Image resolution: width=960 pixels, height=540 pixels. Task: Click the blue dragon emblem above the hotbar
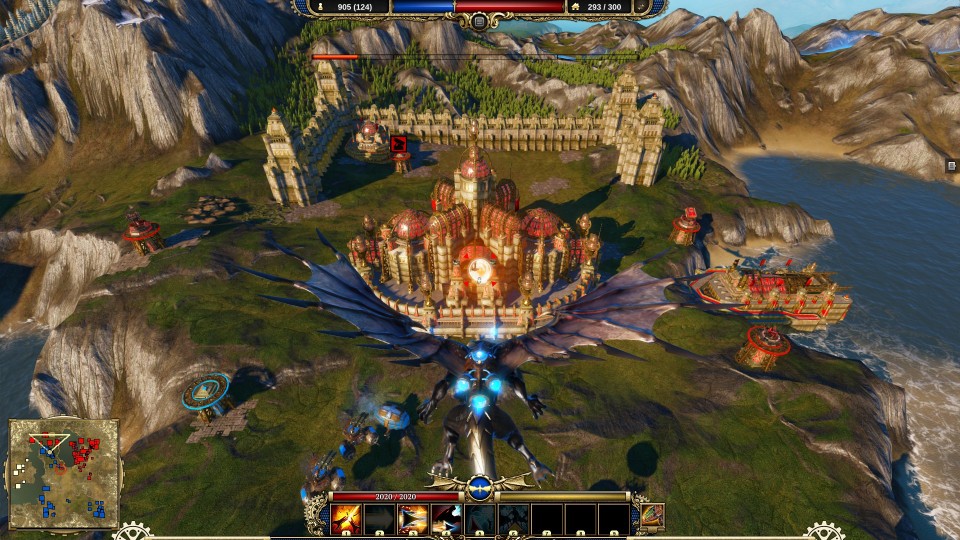pyautogui.click(x=480, y=488)
